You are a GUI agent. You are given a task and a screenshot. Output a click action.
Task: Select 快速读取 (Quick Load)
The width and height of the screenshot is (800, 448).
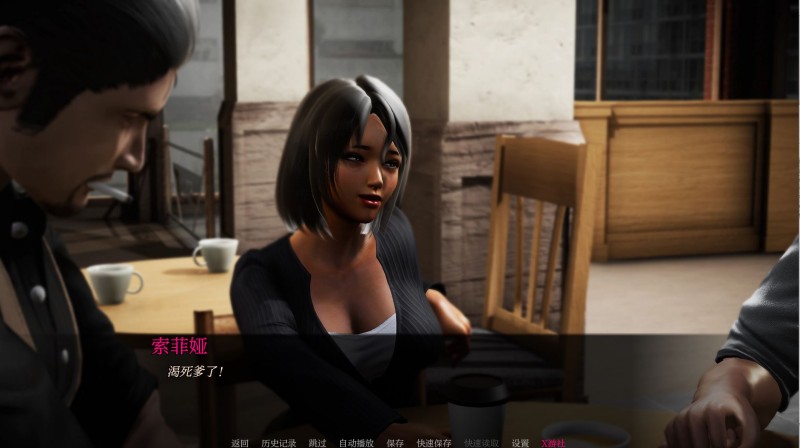click(x=481, y=442)
